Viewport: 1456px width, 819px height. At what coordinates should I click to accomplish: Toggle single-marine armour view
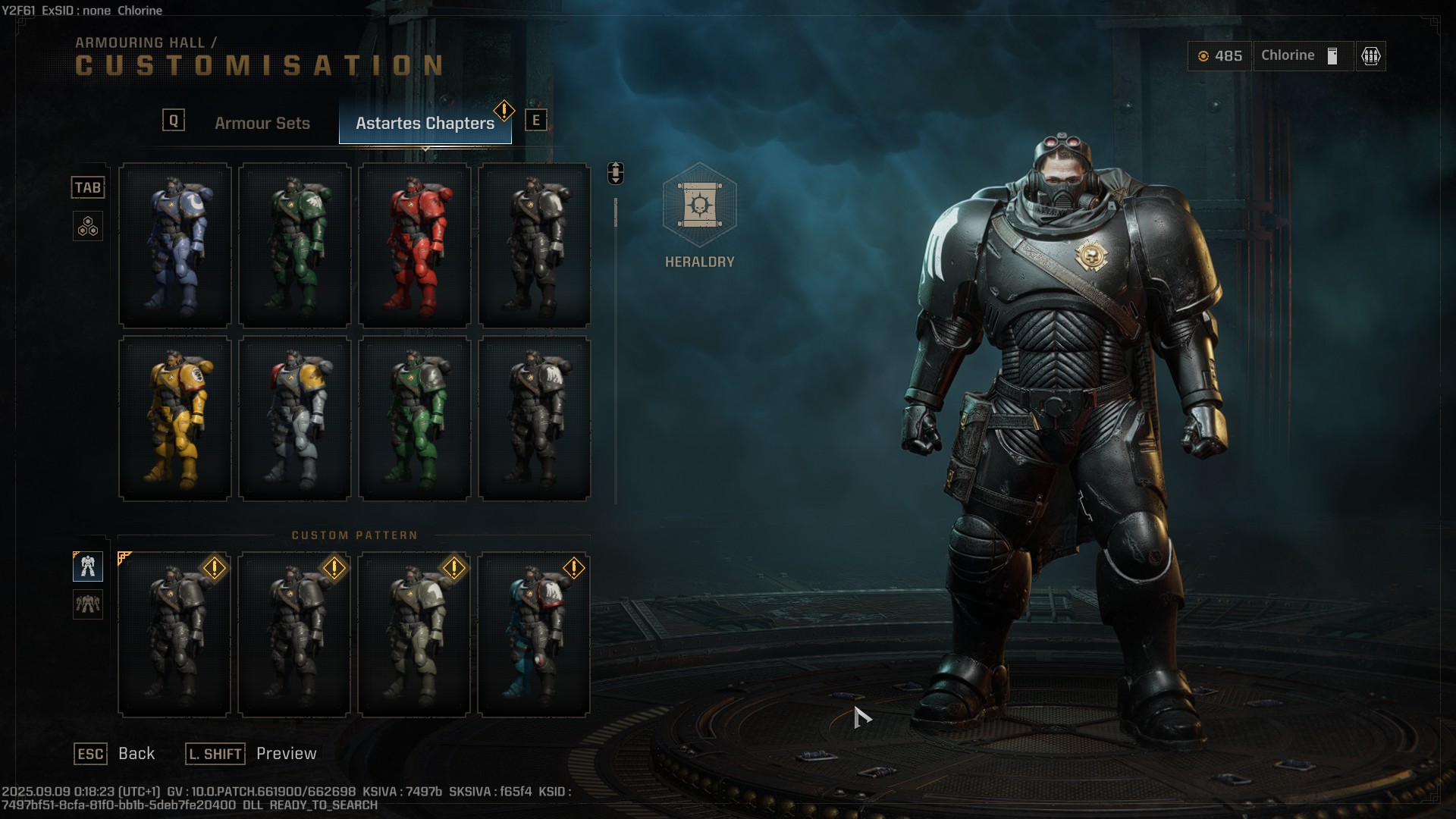tap(88, 566)
